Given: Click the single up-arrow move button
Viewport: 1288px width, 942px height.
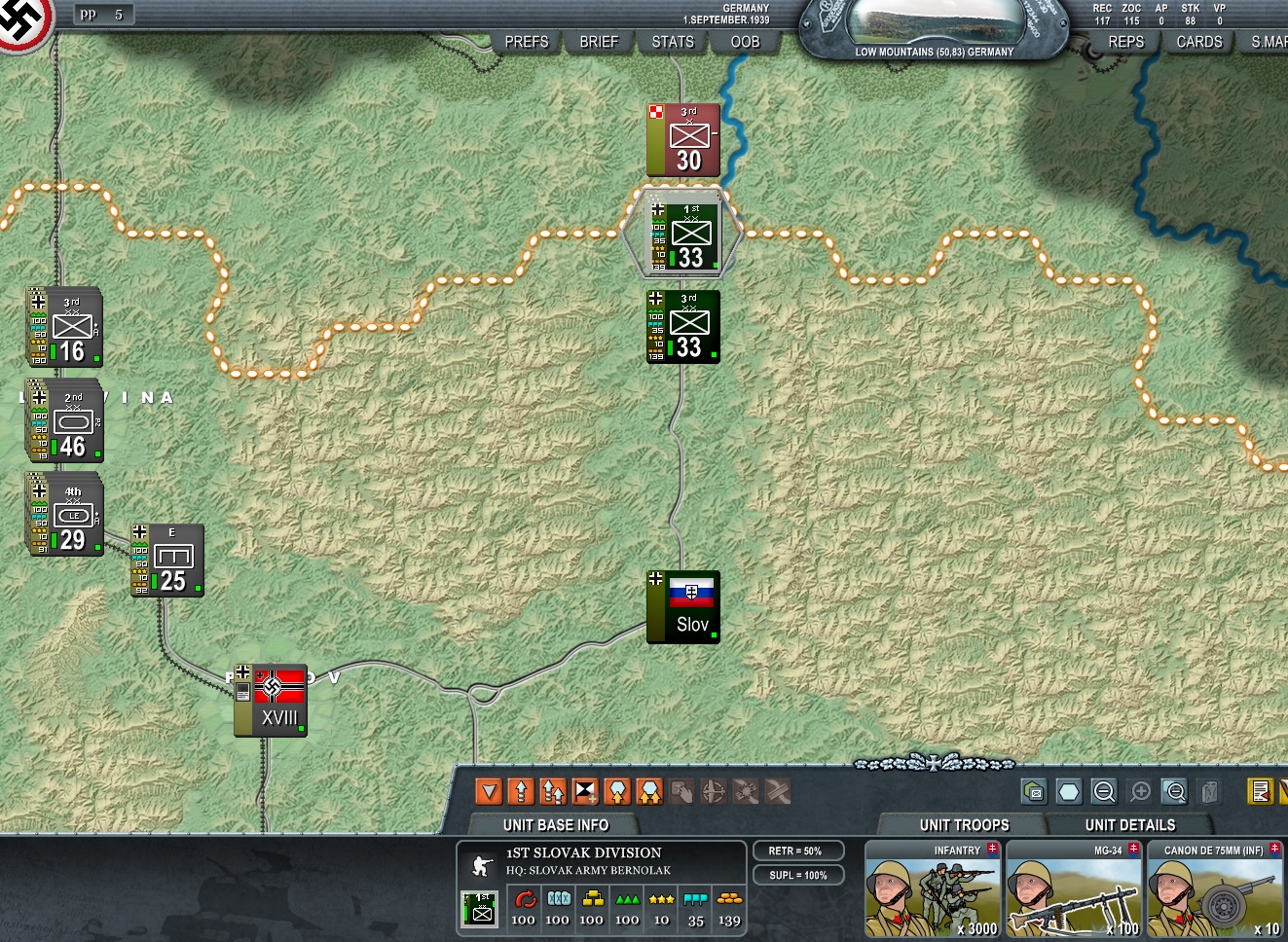Looking at the screenshot, I should [521, 792].
